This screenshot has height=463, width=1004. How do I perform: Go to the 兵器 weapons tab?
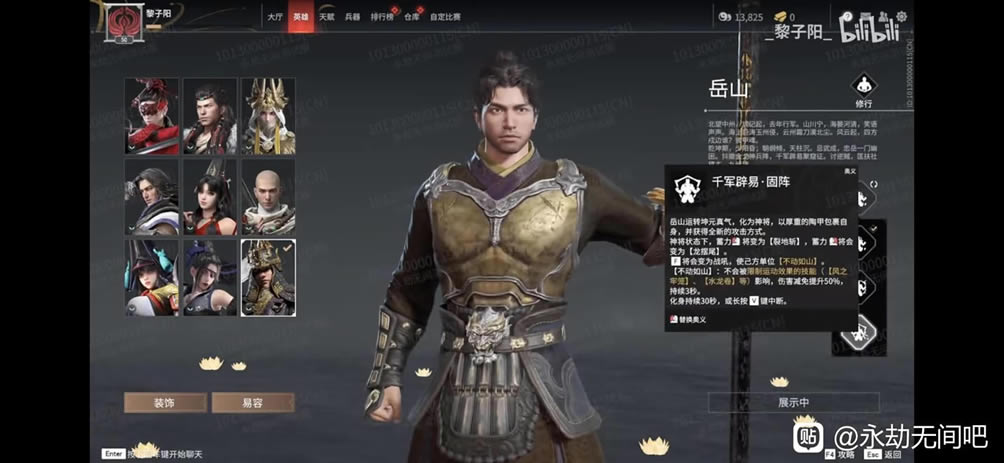pos(353,17)
